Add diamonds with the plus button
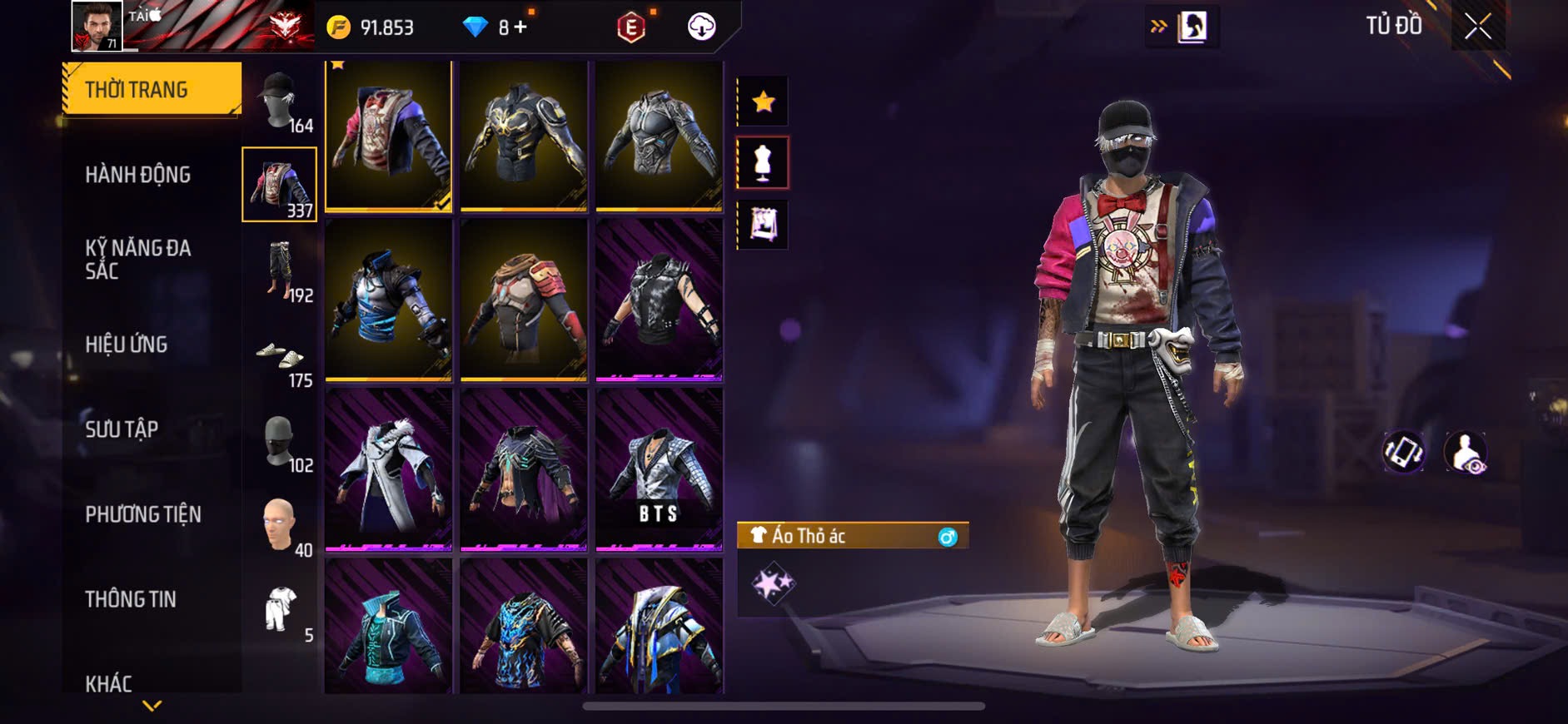Viewport: 1568px width, 724px height. click(520, 27)
